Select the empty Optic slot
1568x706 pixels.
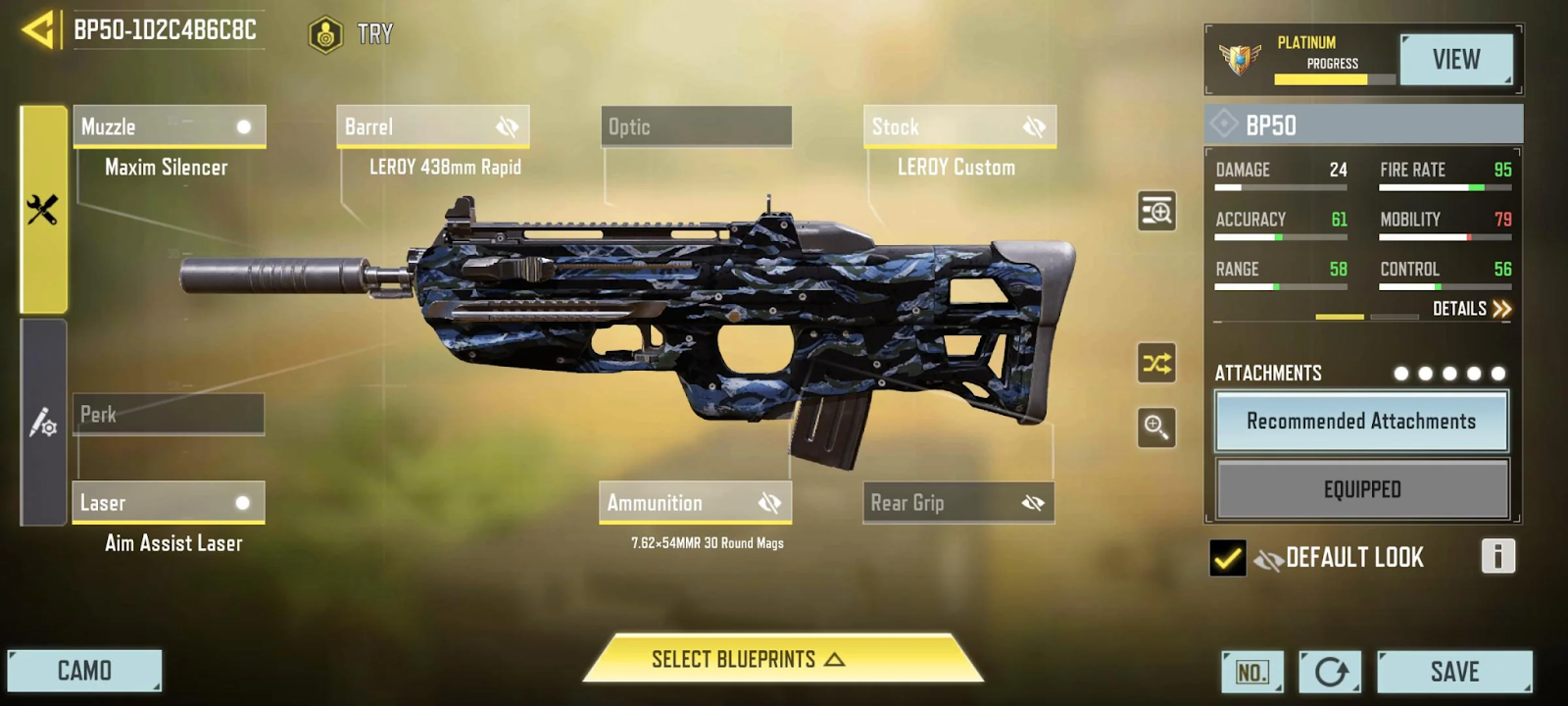(x=696, y=126)
